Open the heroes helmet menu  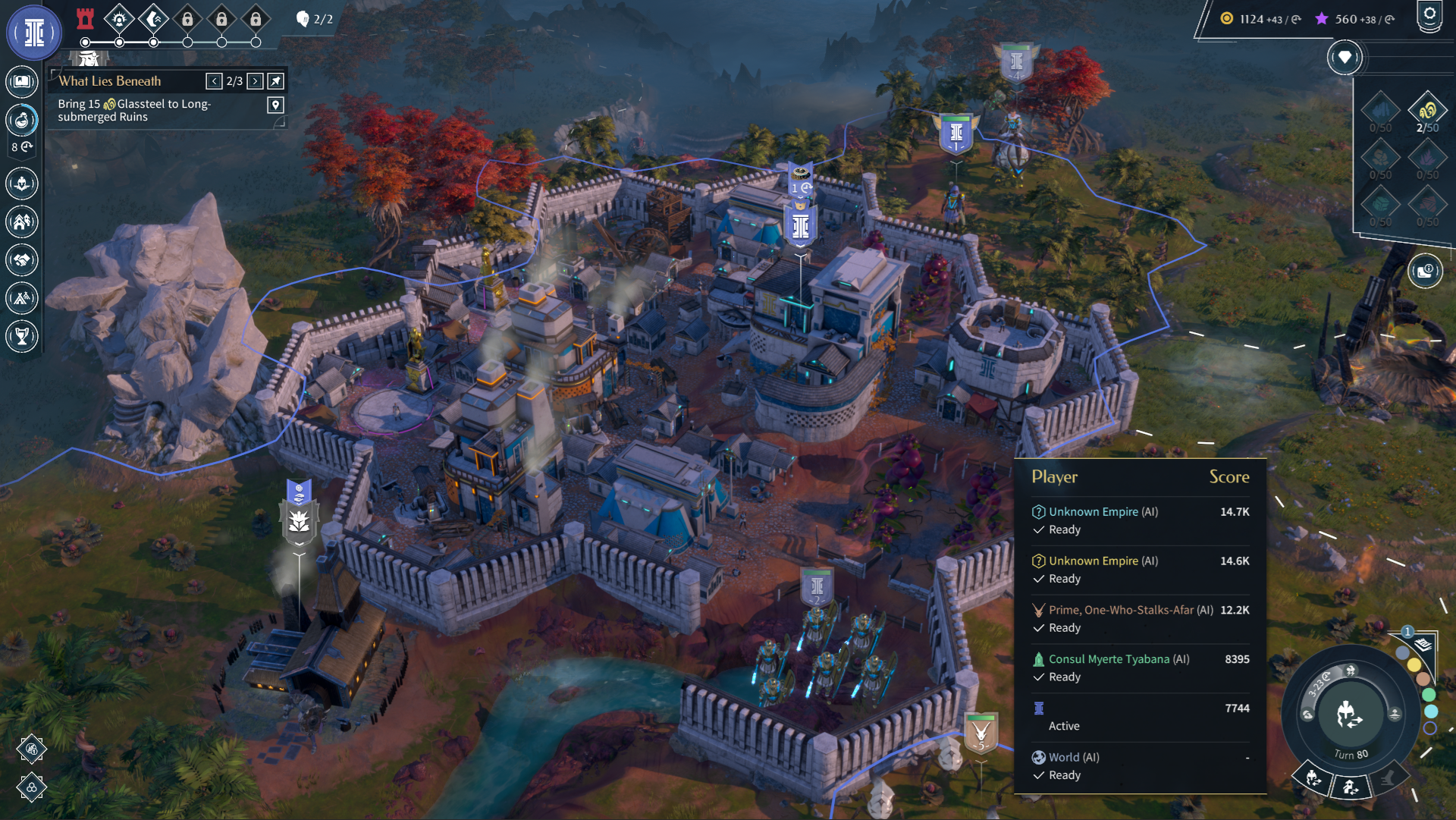22,184
